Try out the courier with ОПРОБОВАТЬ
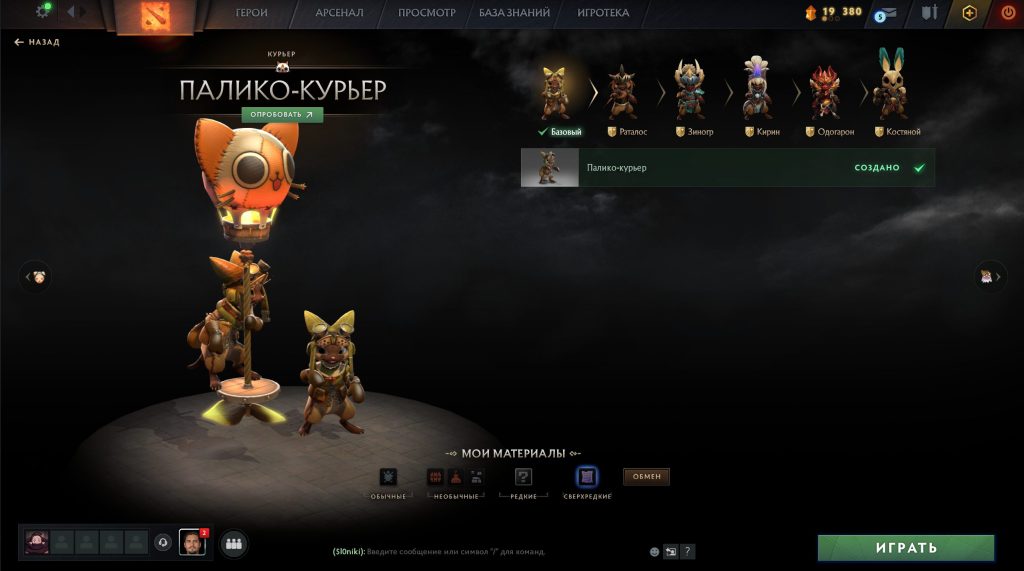Image resolution: width=1024 pixels, height=571 pixels. (x=282, y=114)
